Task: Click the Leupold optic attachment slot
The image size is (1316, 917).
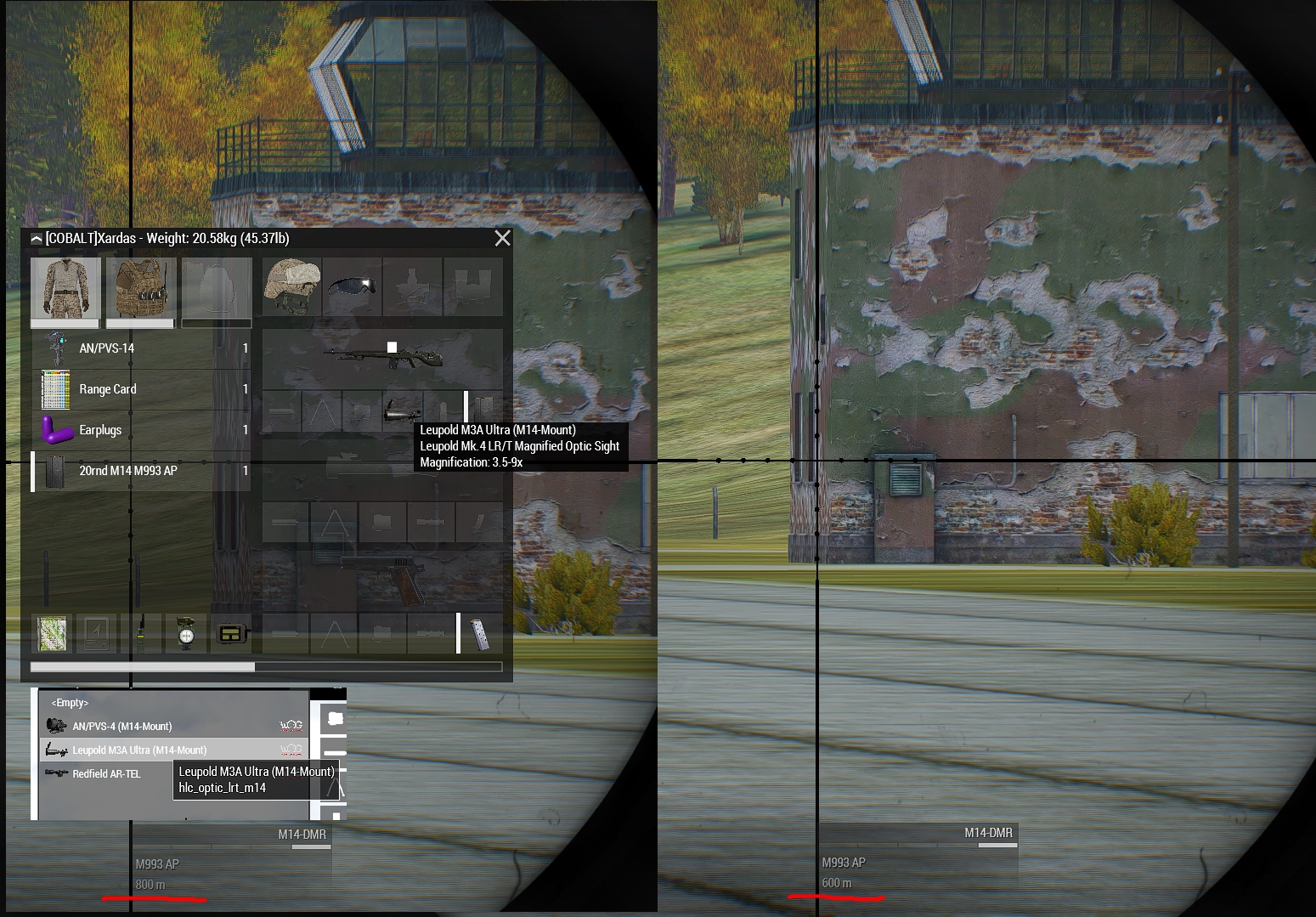Action: click(400, 411)
